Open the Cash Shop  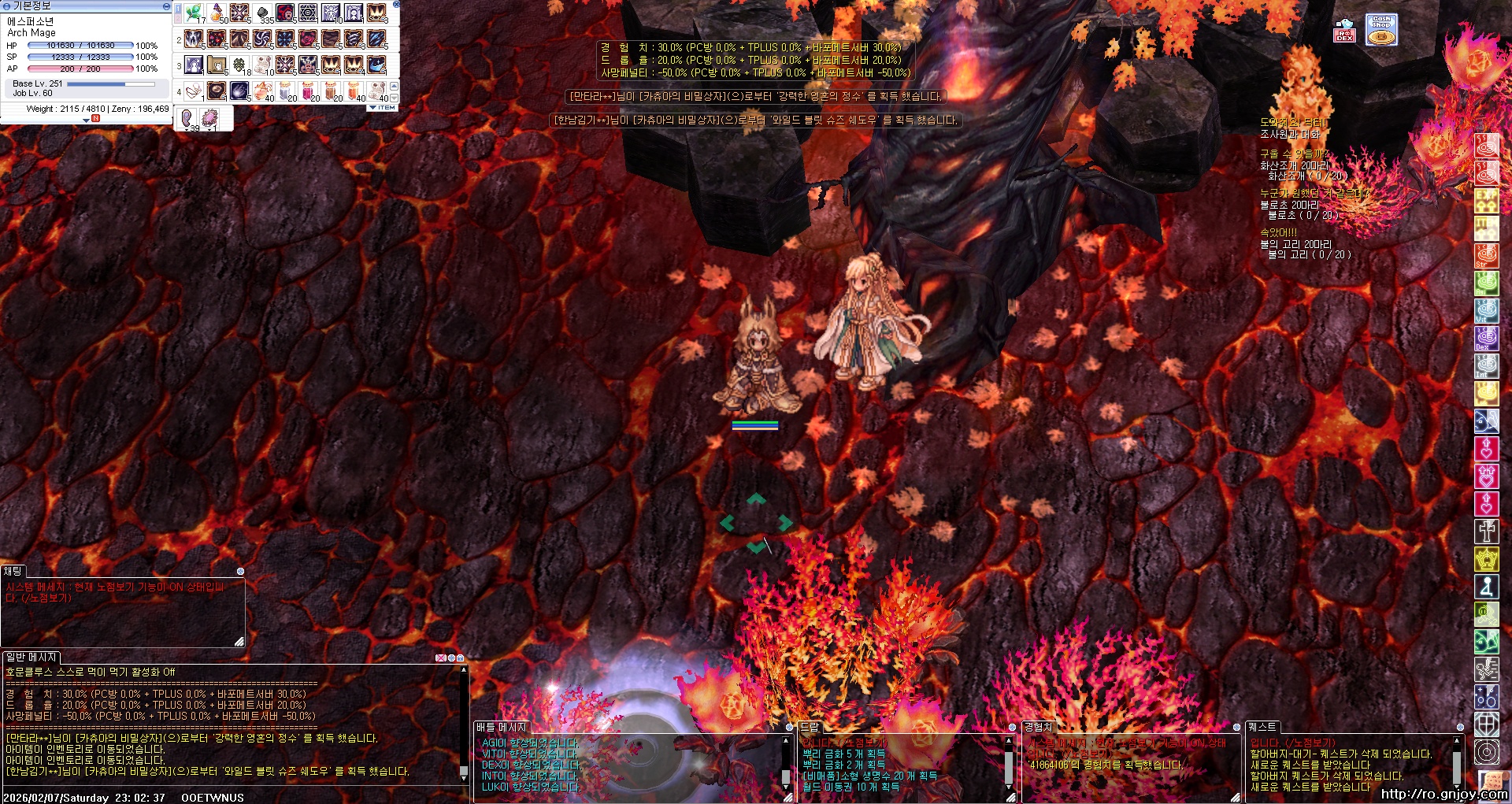click(1381, 30)
